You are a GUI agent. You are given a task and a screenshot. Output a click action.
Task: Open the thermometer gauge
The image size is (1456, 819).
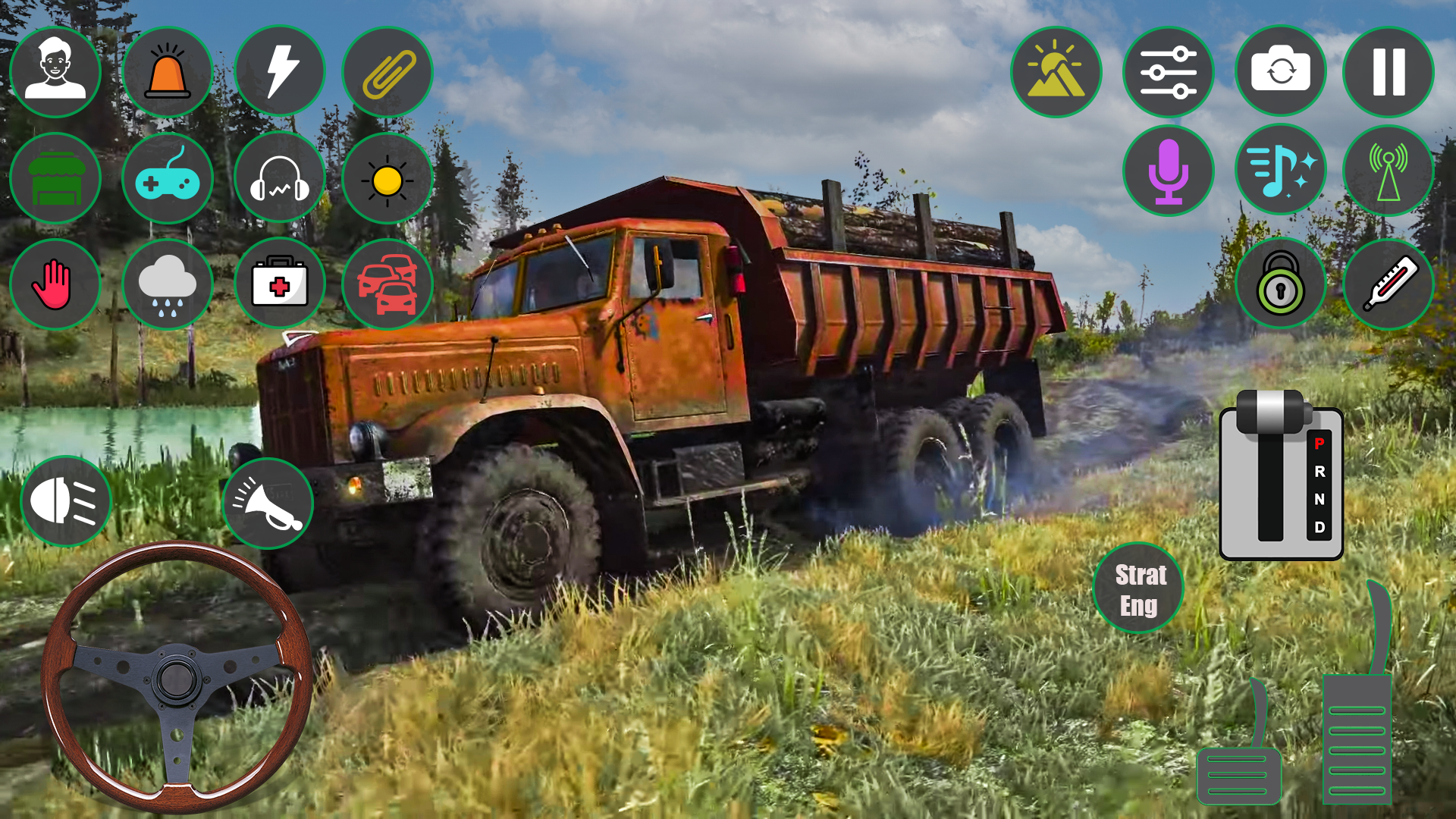pyautogui.click(x=1389, y=281)
